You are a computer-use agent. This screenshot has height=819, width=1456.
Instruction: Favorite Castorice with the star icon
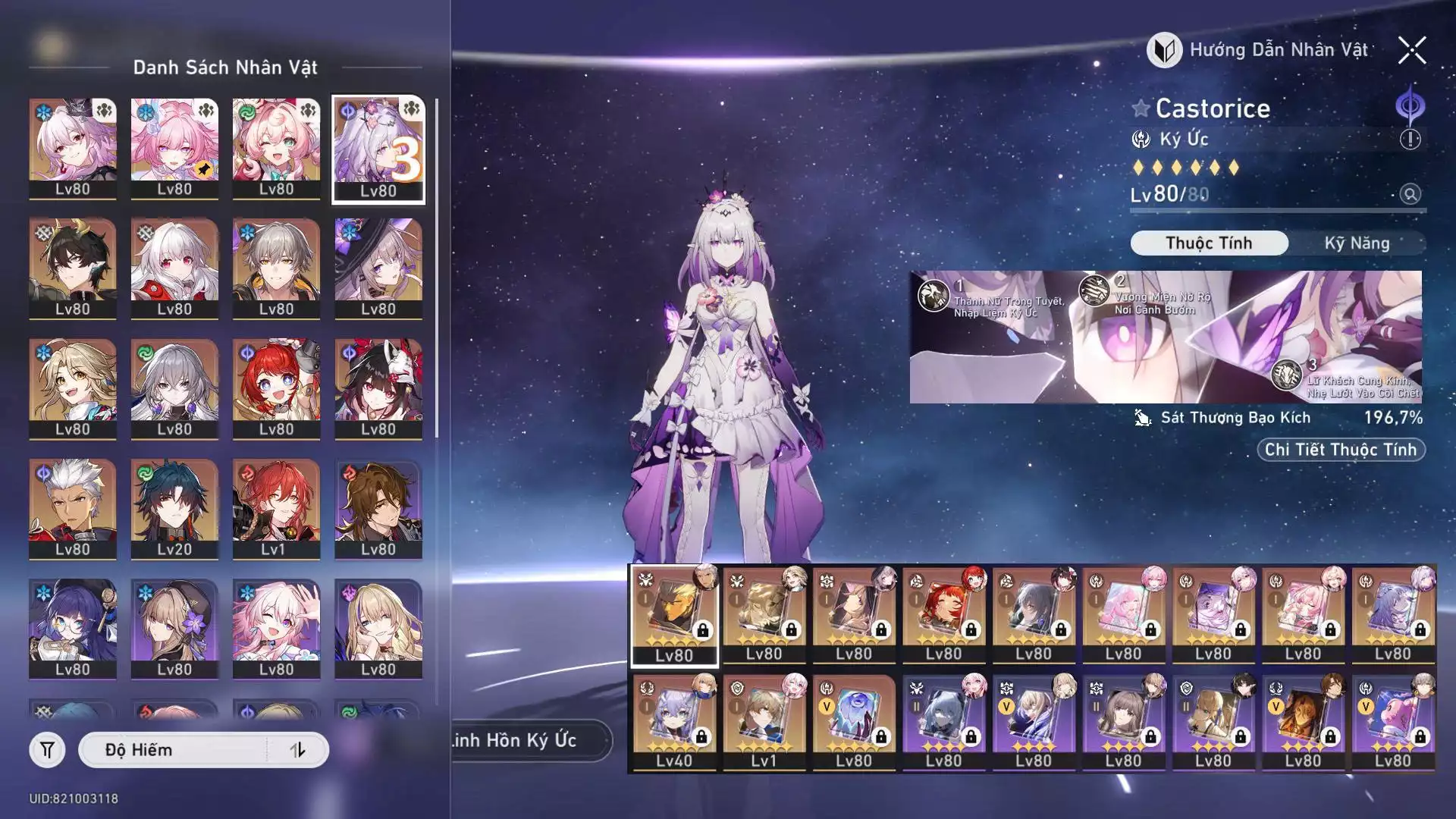(1141, 108)
